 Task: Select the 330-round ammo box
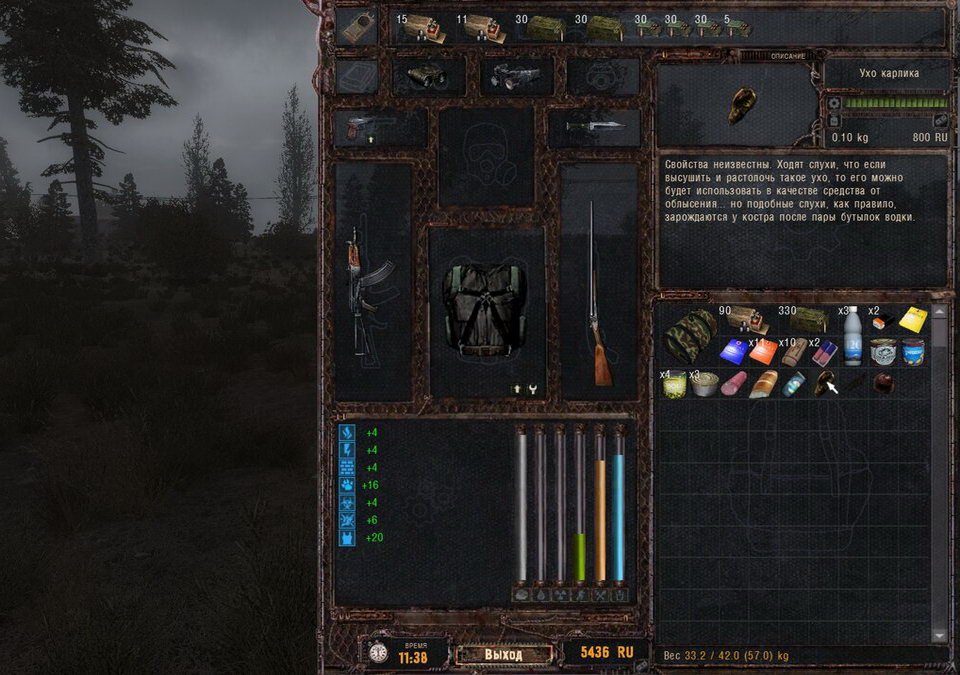coord(806,319)
